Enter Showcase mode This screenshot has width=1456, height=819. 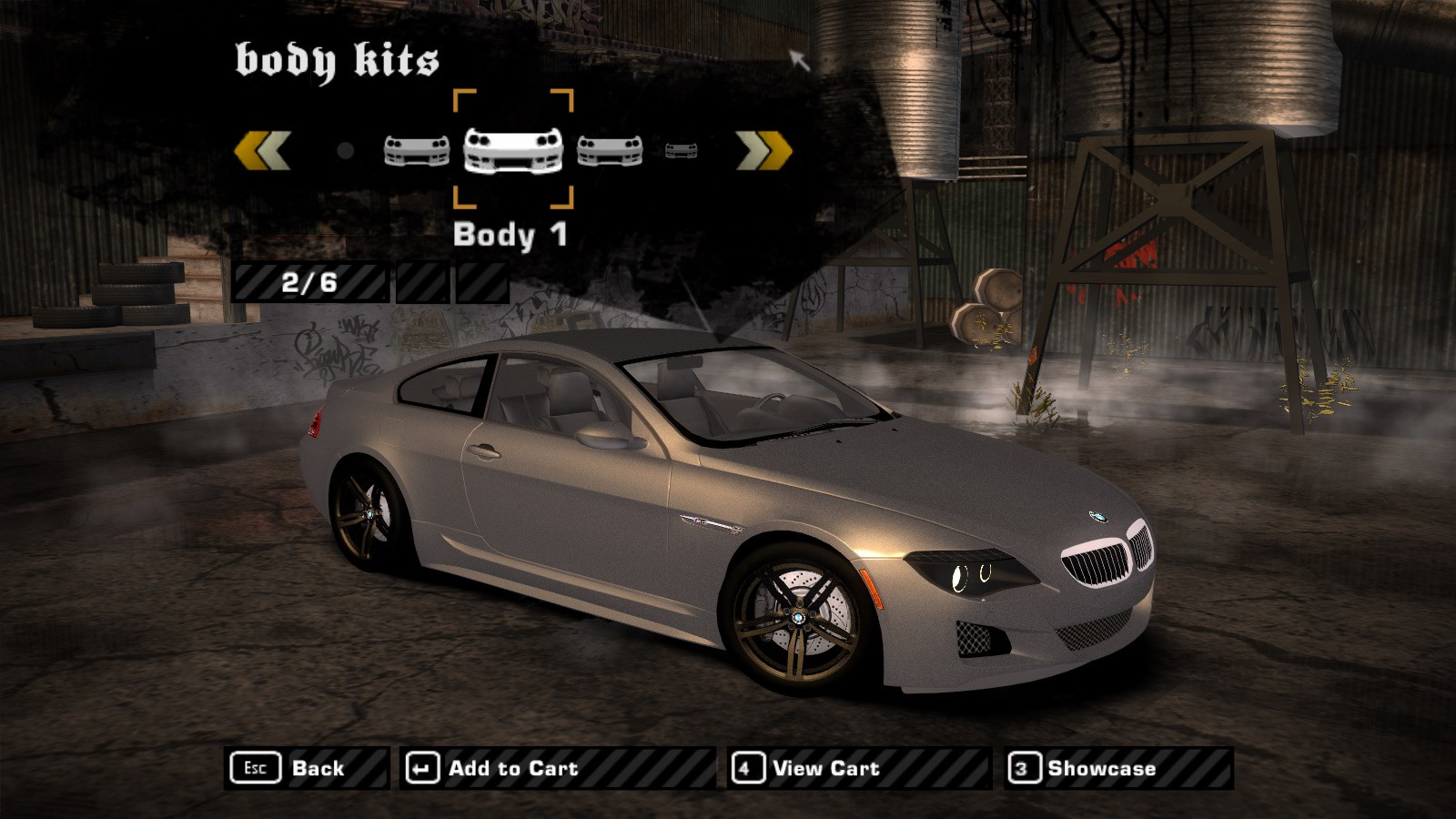[1118, 768]
